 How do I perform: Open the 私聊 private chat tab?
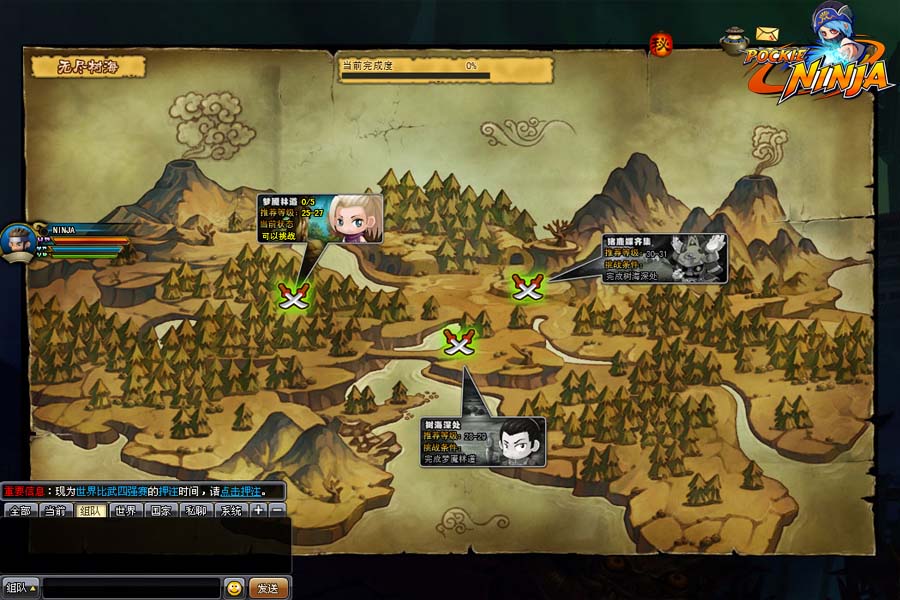[x=195, y=511]
